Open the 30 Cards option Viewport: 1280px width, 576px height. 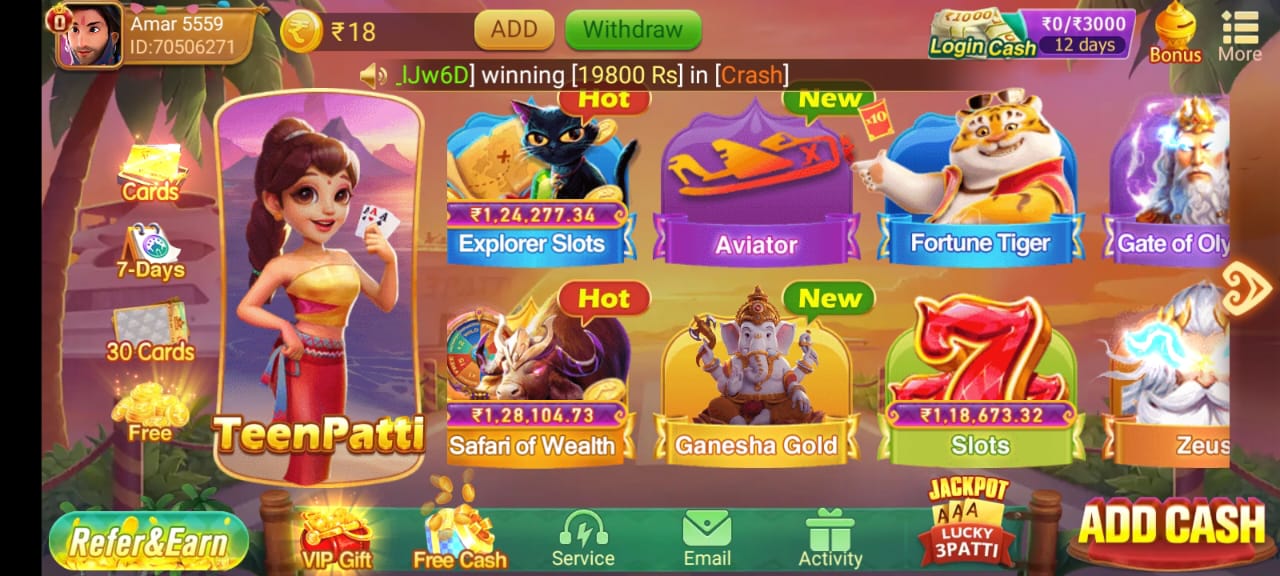150,332
